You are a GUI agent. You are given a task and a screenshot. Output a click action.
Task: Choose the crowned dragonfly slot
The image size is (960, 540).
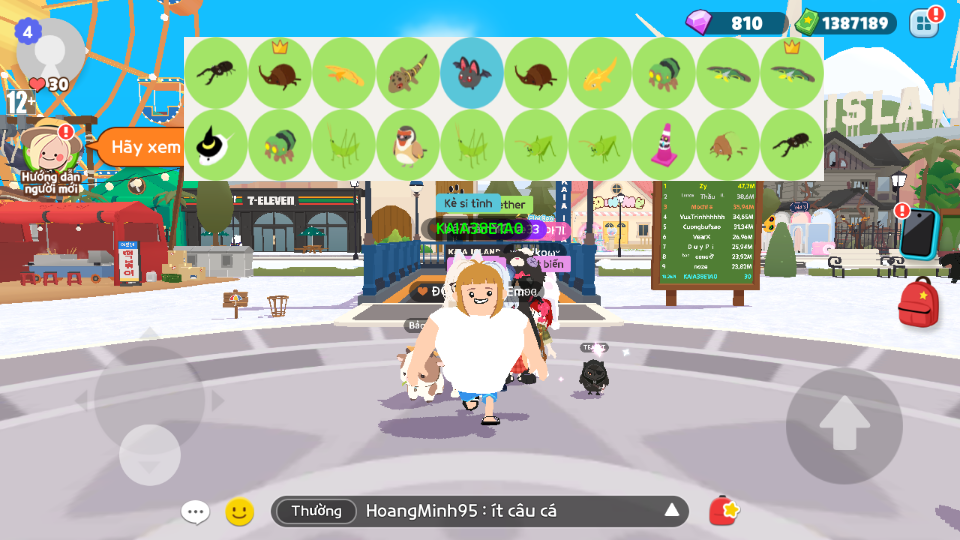(792, 73)
